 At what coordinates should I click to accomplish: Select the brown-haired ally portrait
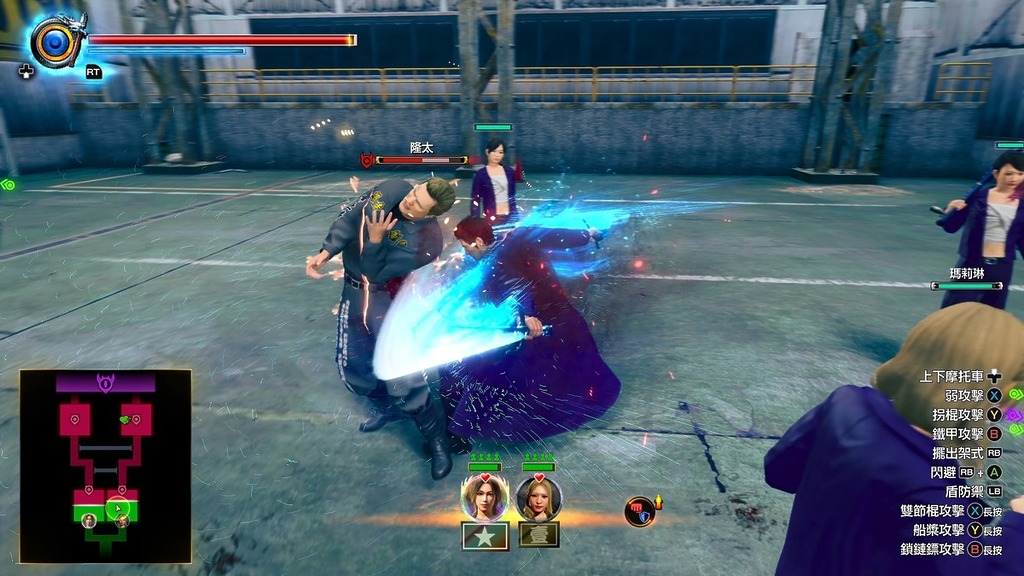(485, 497)
